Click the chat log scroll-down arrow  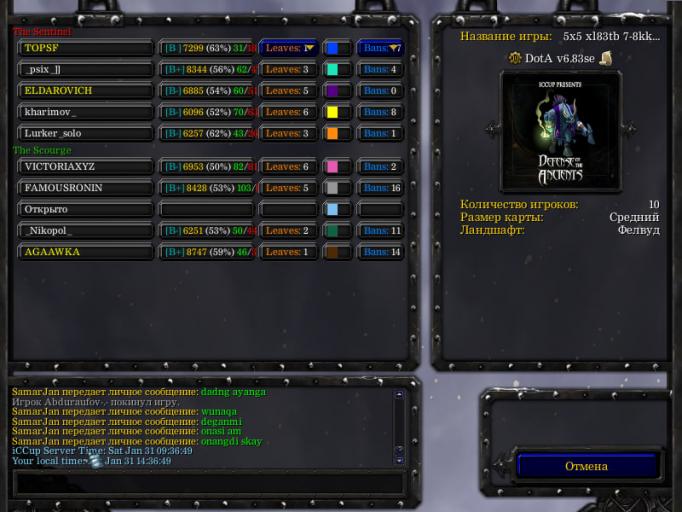click(x=399, y=459)
